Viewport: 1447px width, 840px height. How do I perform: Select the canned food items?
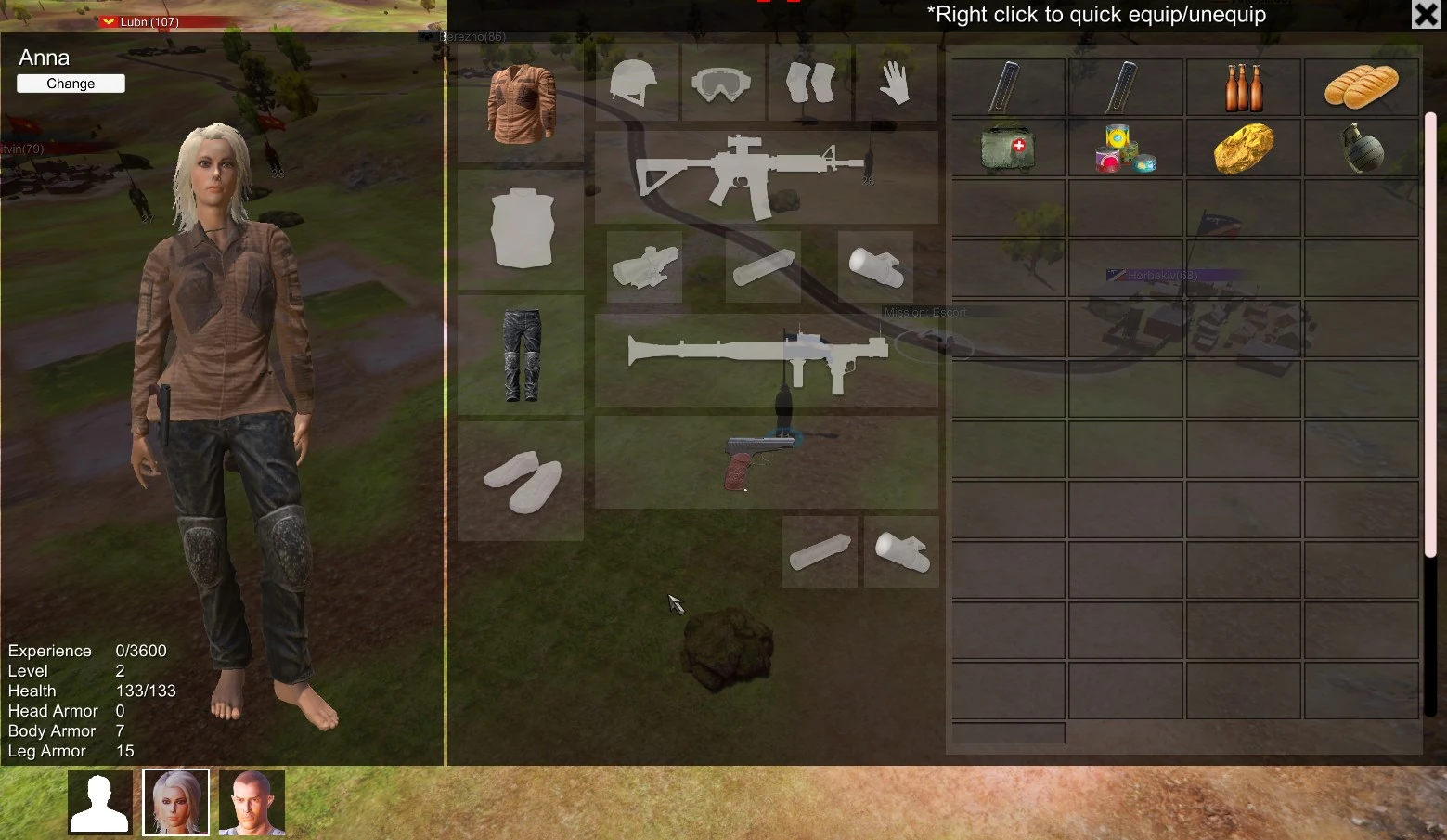click(1125, 149)
